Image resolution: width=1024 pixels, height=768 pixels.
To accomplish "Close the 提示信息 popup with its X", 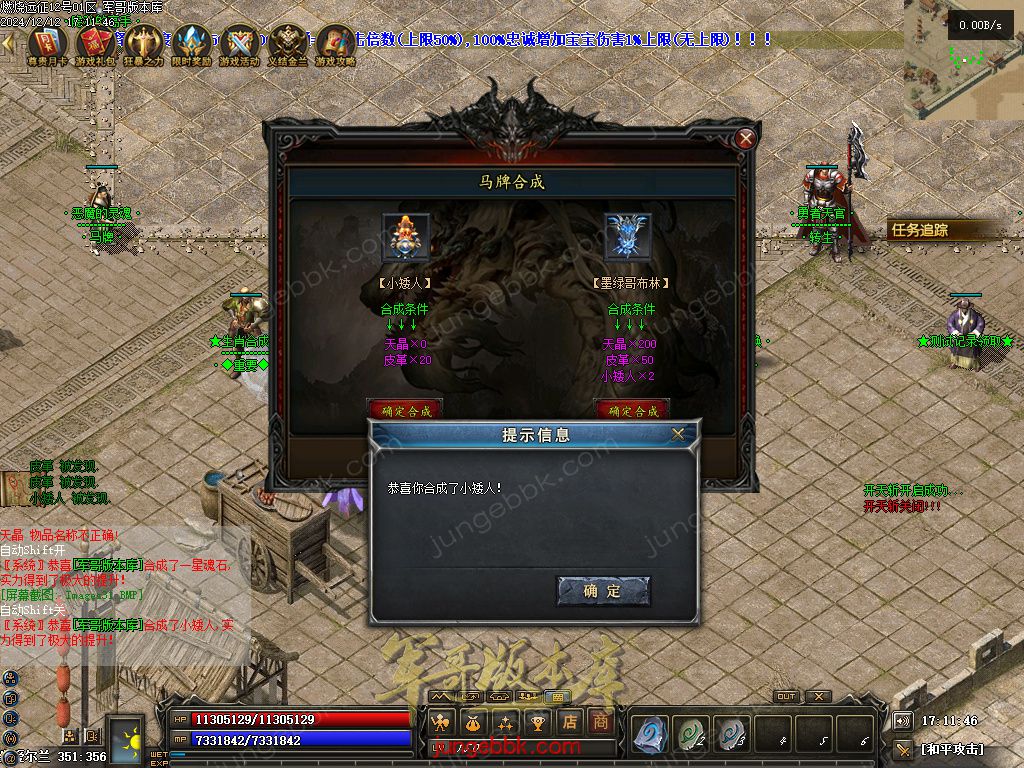I will pyautogui.click(x=678, y=434).
